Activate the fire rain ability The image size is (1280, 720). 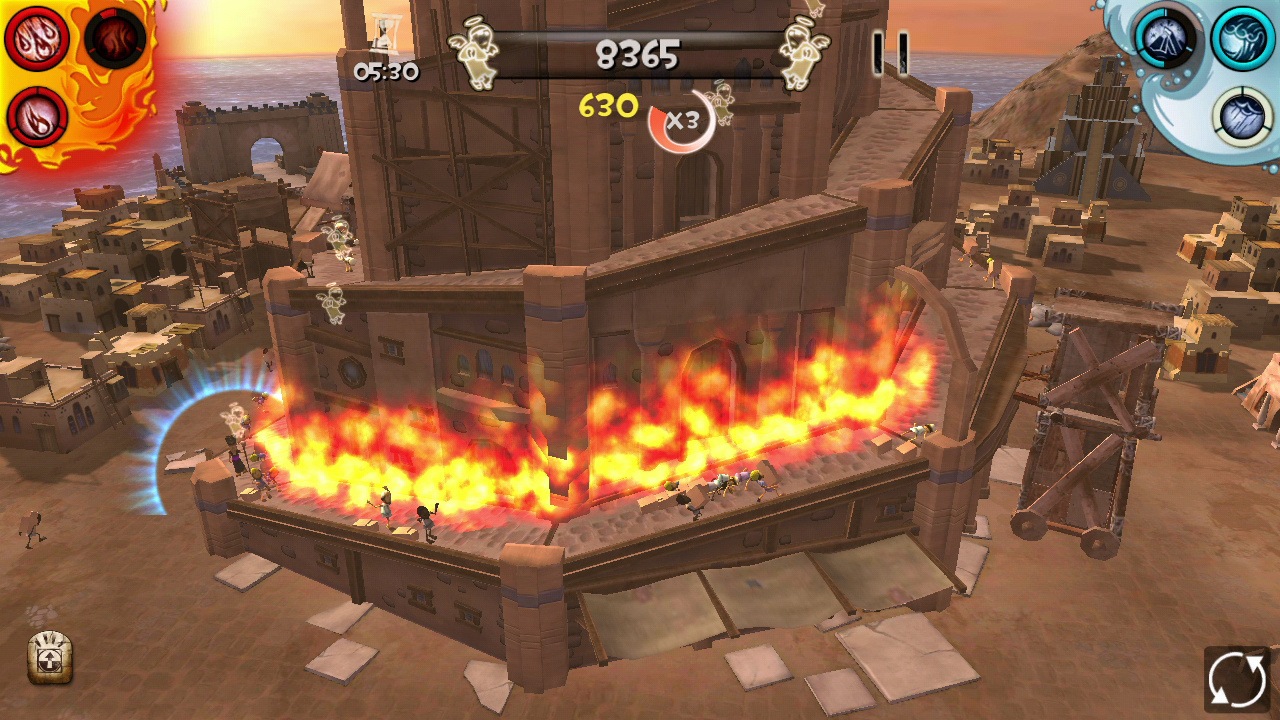pyautogui.click(x=37, y=38)
